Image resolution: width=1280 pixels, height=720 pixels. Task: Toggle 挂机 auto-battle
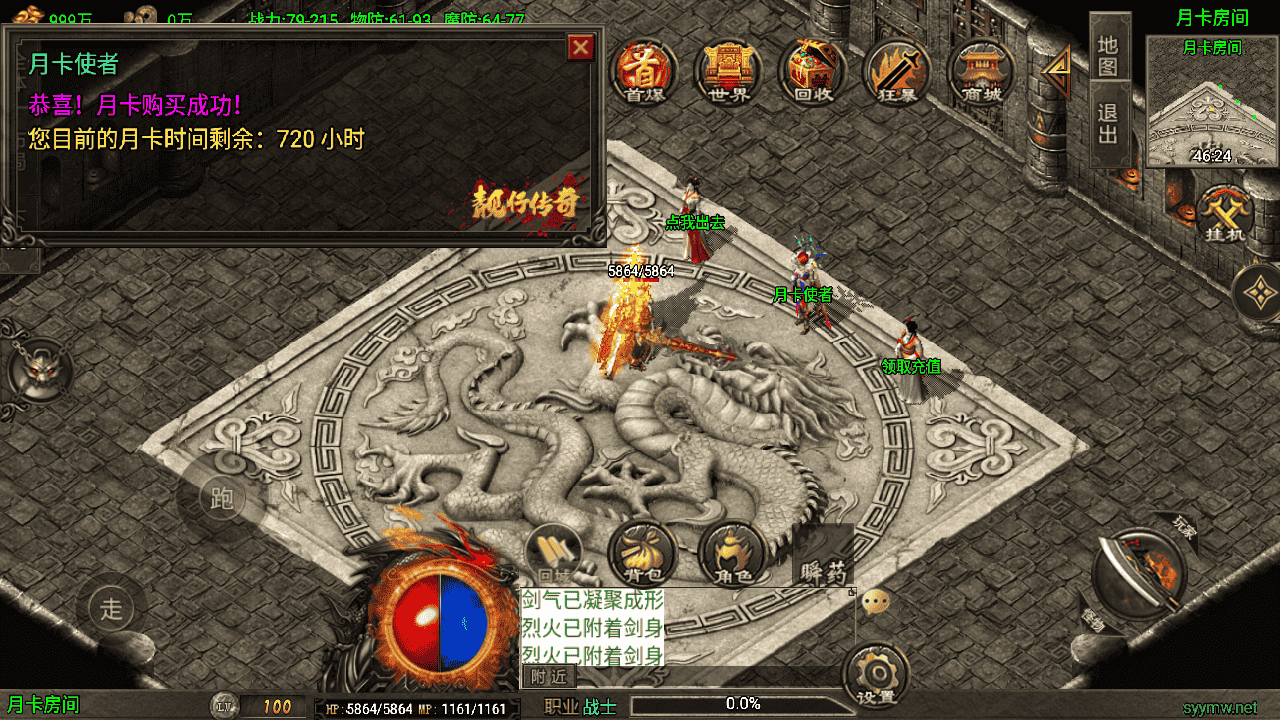[x=1225, y=215]
